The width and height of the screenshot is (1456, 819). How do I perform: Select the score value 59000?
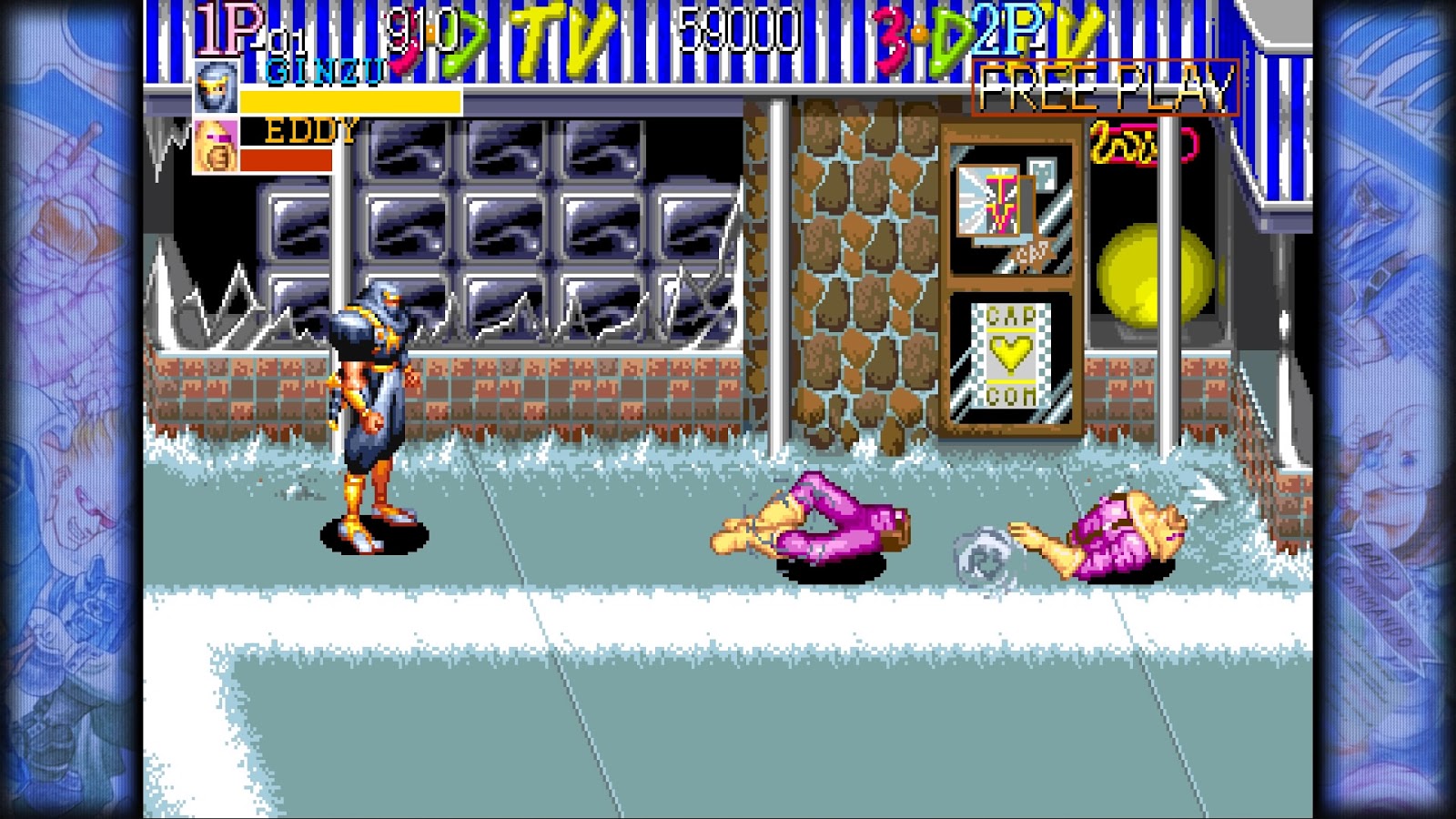(x=737, y=29)
